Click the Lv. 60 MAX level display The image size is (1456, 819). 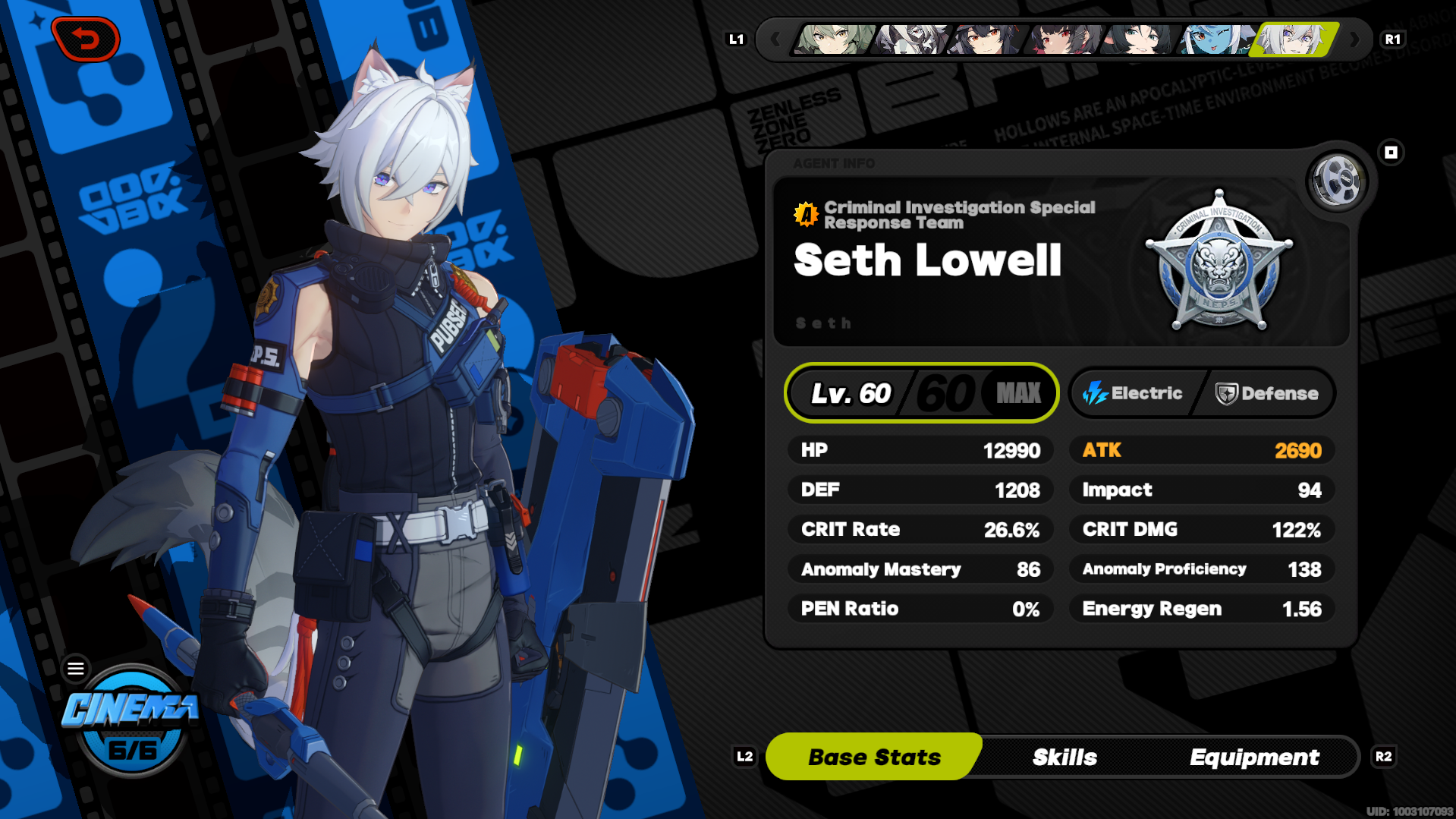920,392
